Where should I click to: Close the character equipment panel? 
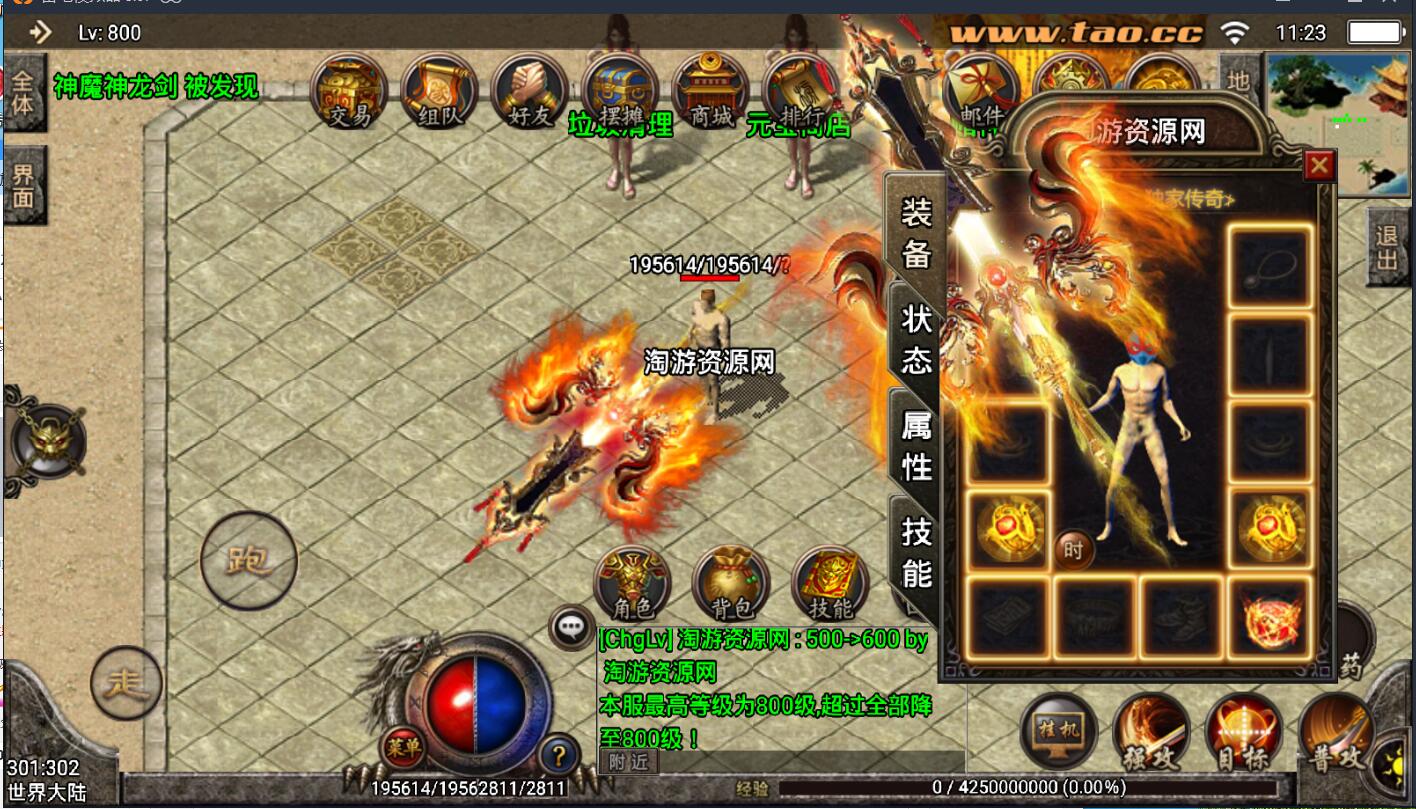(1319, 165)
